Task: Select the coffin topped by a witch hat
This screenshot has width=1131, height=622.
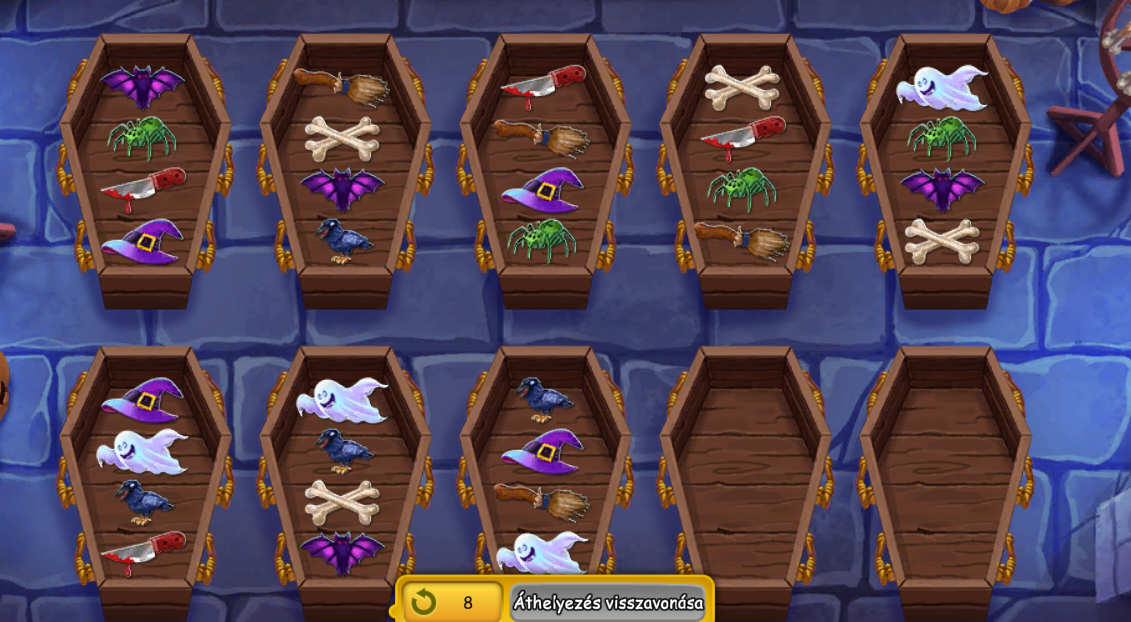Action: (145, 480)
